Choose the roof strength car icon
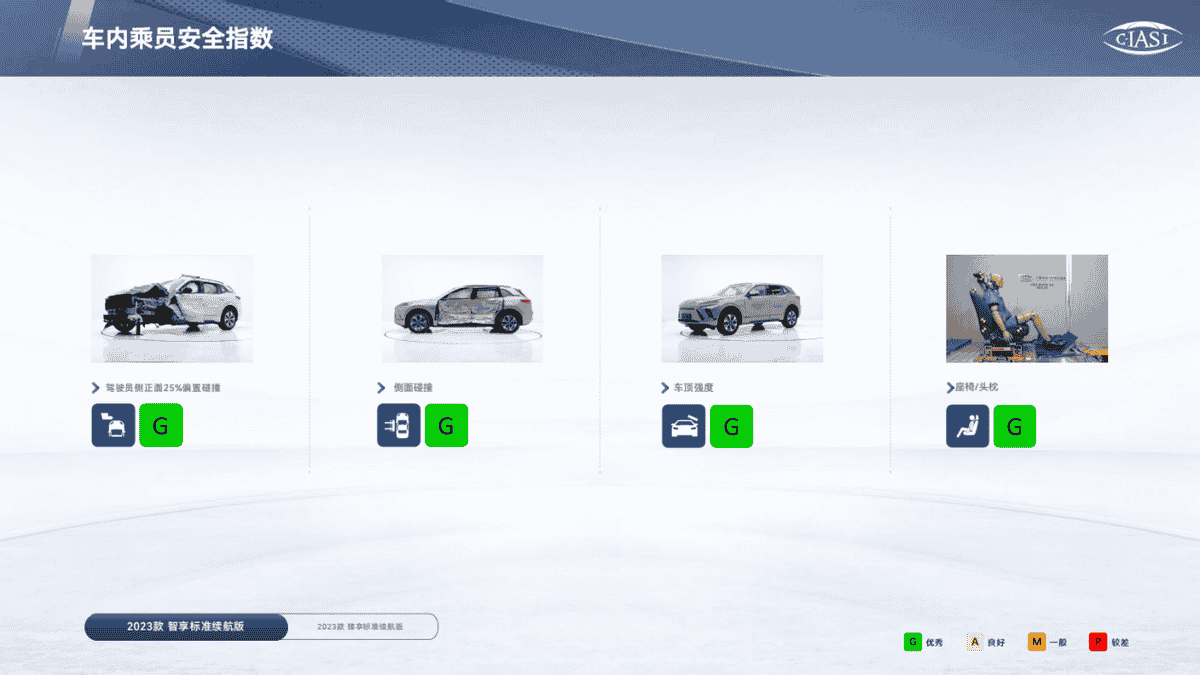Viewport: 1200px width, 675px height. click(x=684, y=426)
